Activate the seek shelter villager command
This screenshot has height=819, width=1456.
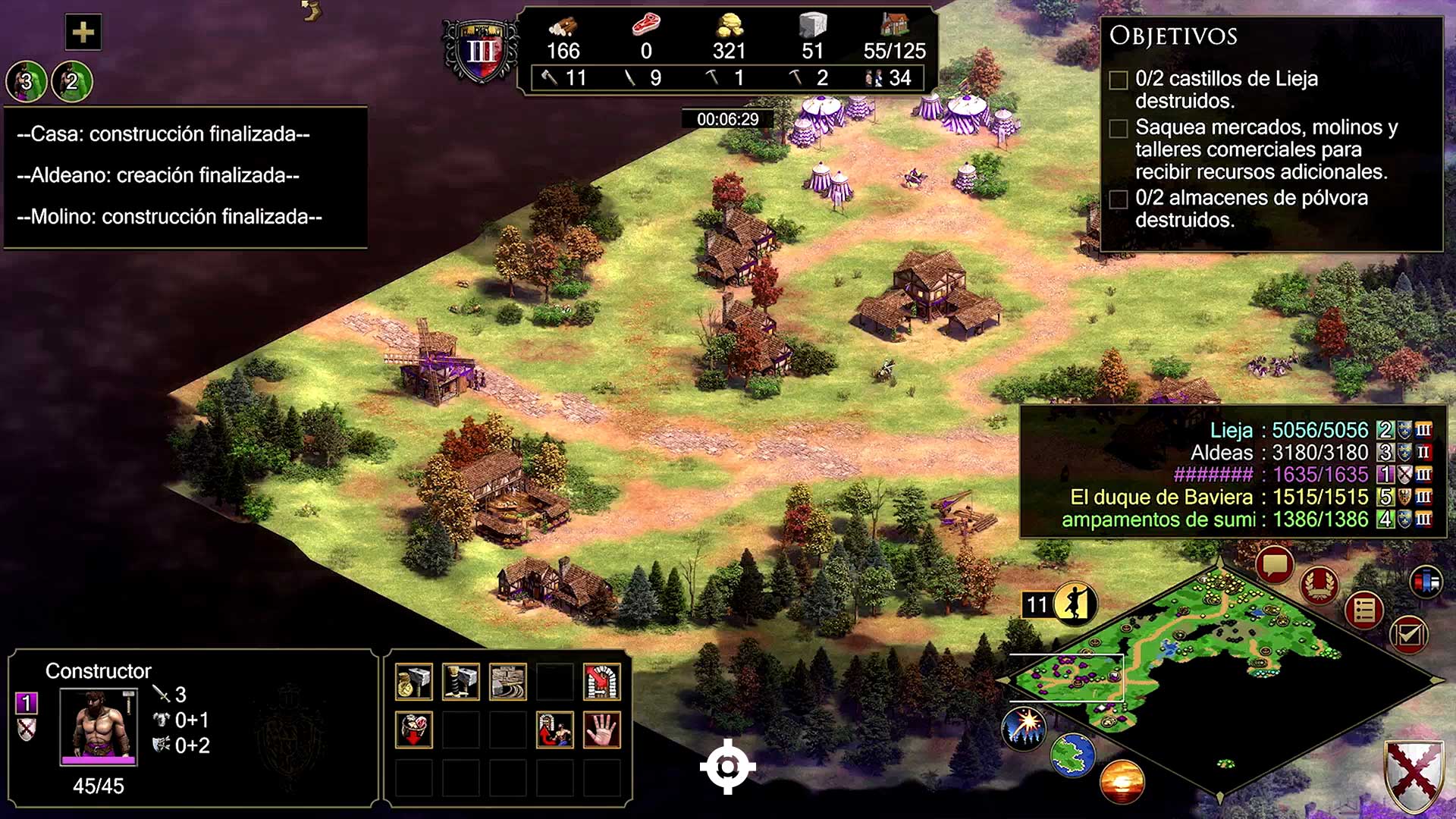(x=554, y=730)
